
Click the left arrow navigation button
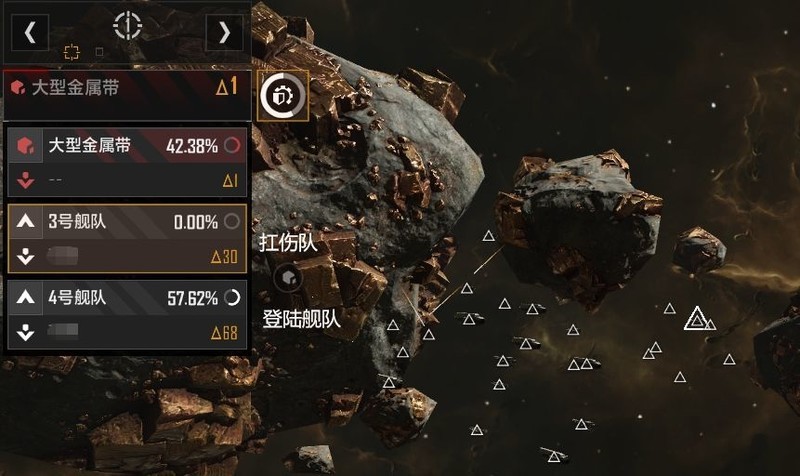[30, 32]
